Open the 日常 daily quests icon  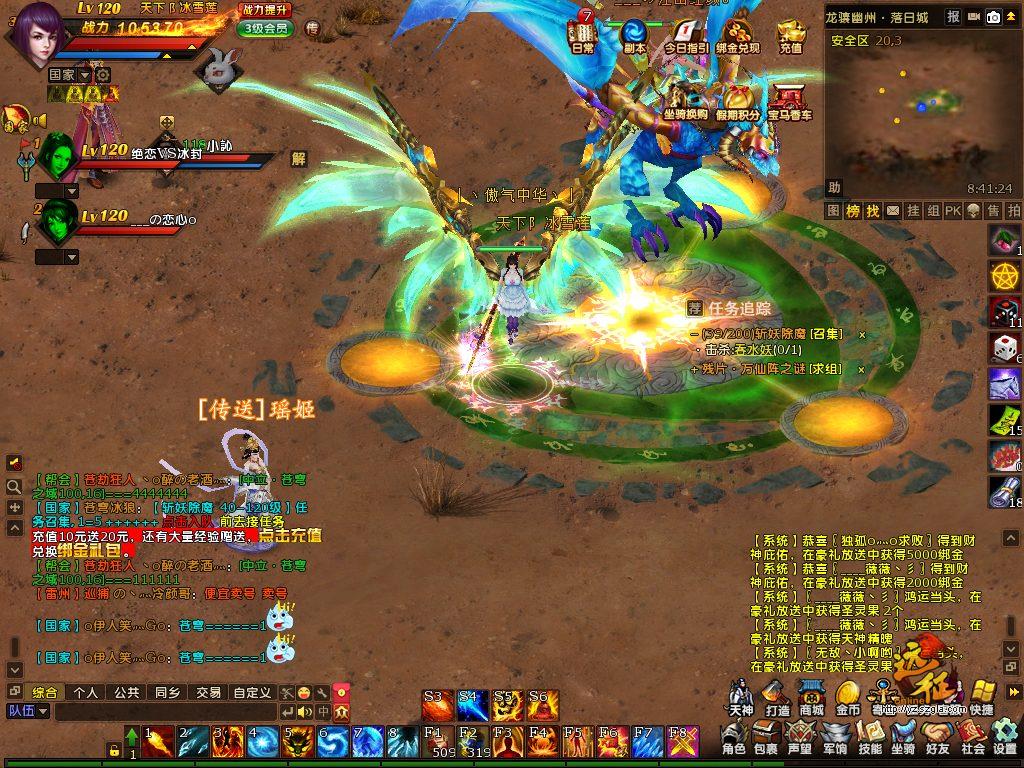(582, 35)
